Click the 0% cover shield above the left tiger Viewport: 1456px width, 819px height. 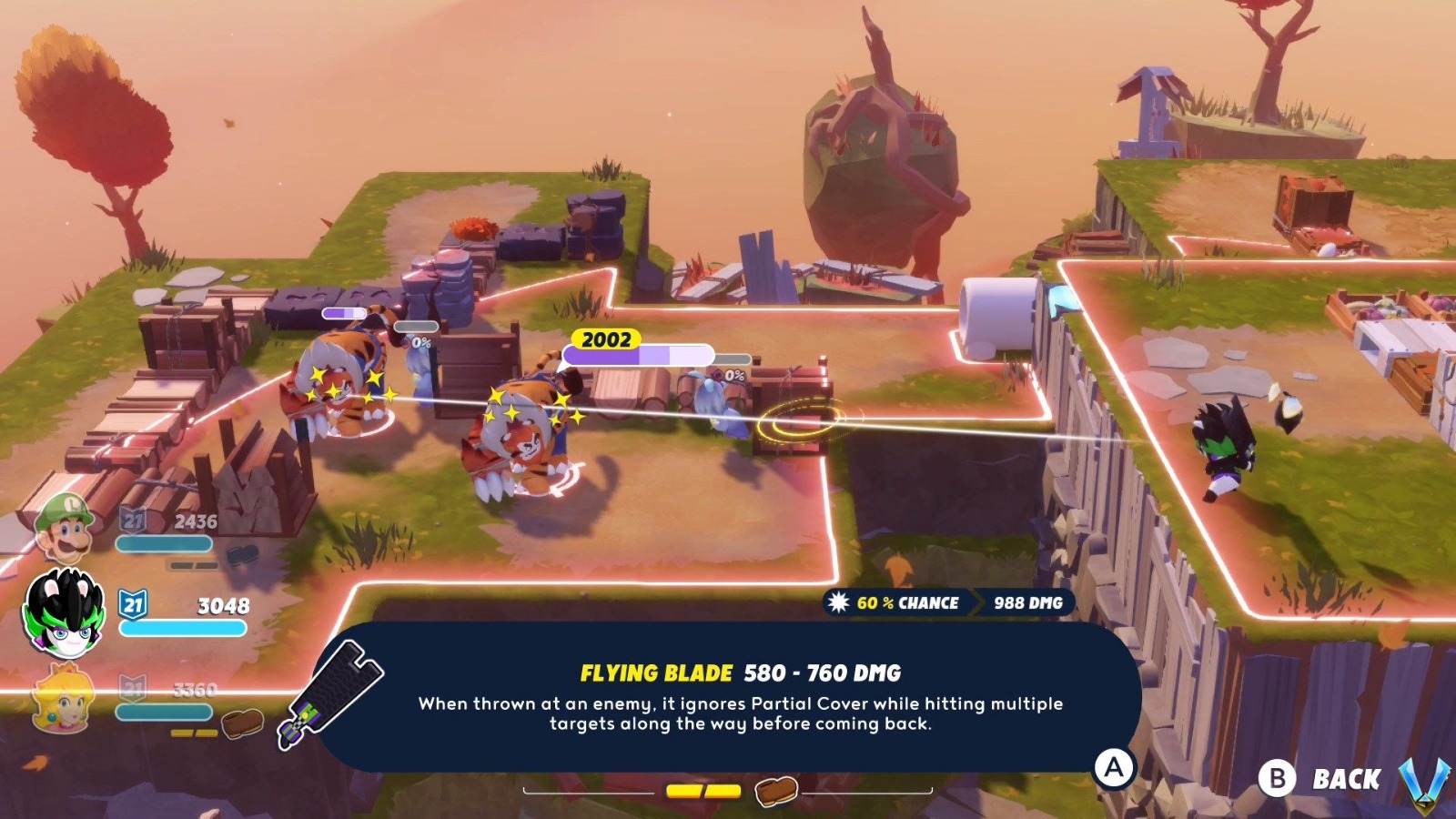pyautogui.click(x=420, y=344)
